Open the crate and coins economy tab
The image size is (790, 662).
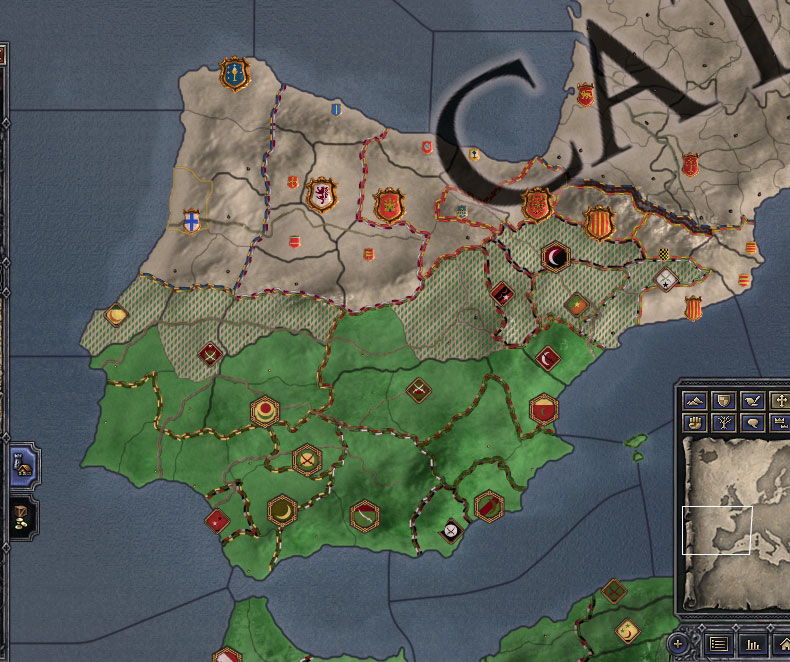pos(20,513)
